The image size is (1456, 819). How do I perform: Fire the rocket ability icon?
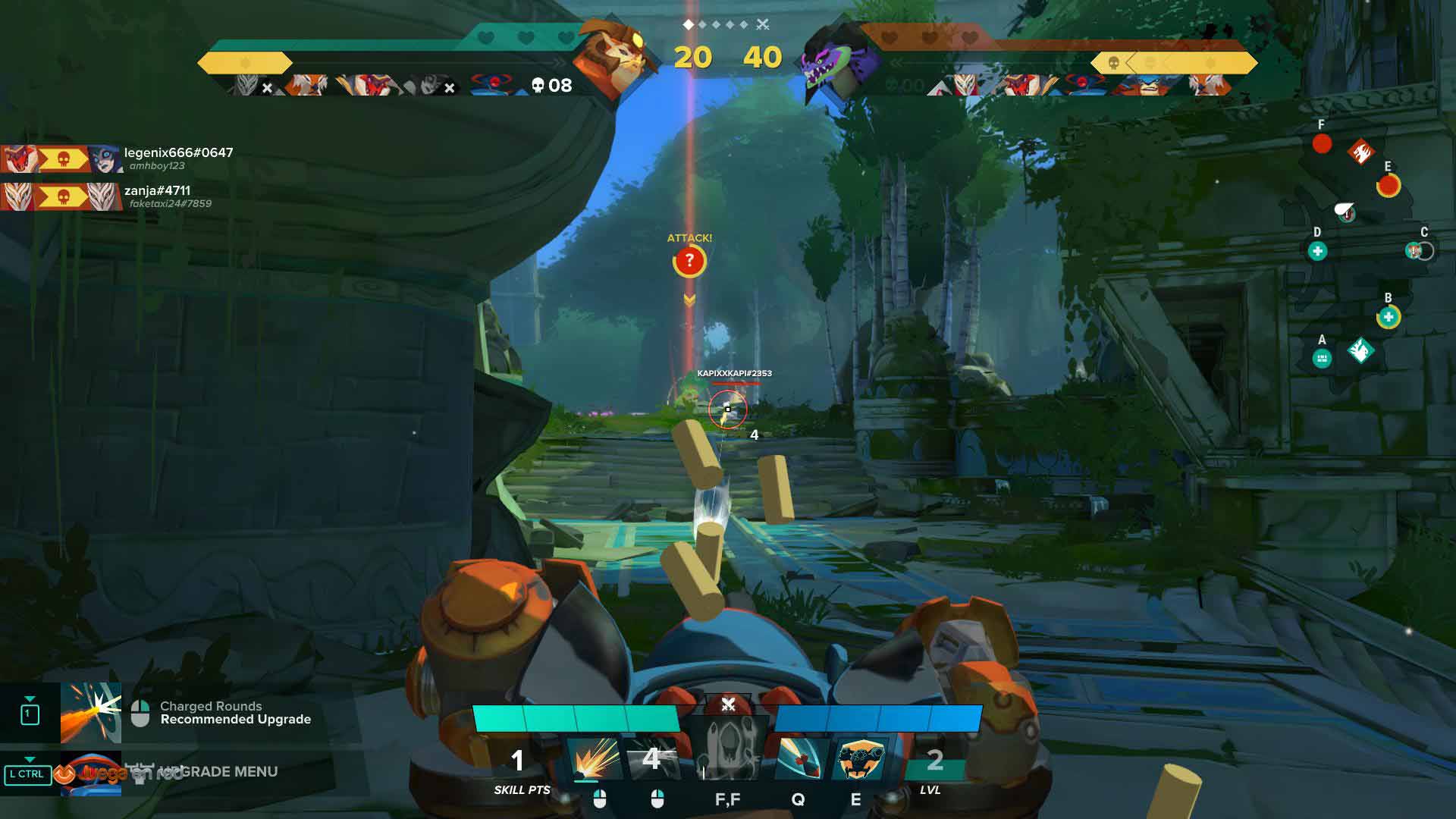coord(798,757)
